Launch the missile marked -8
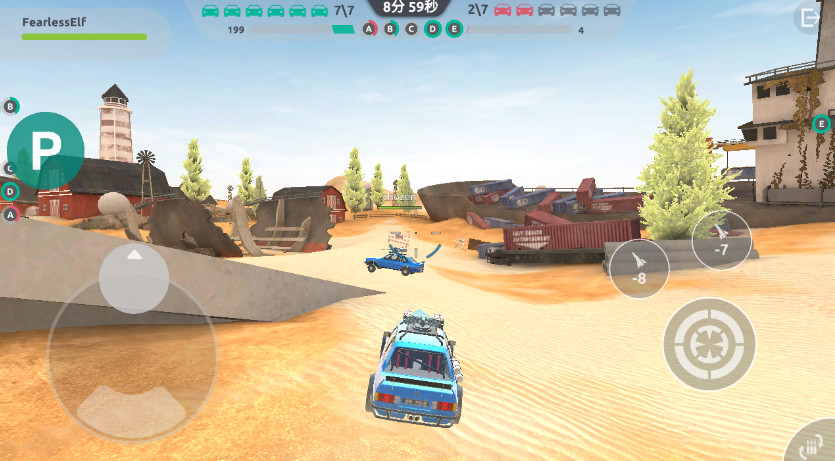Viewport: 835px width, 461px height. coord(639,269)
